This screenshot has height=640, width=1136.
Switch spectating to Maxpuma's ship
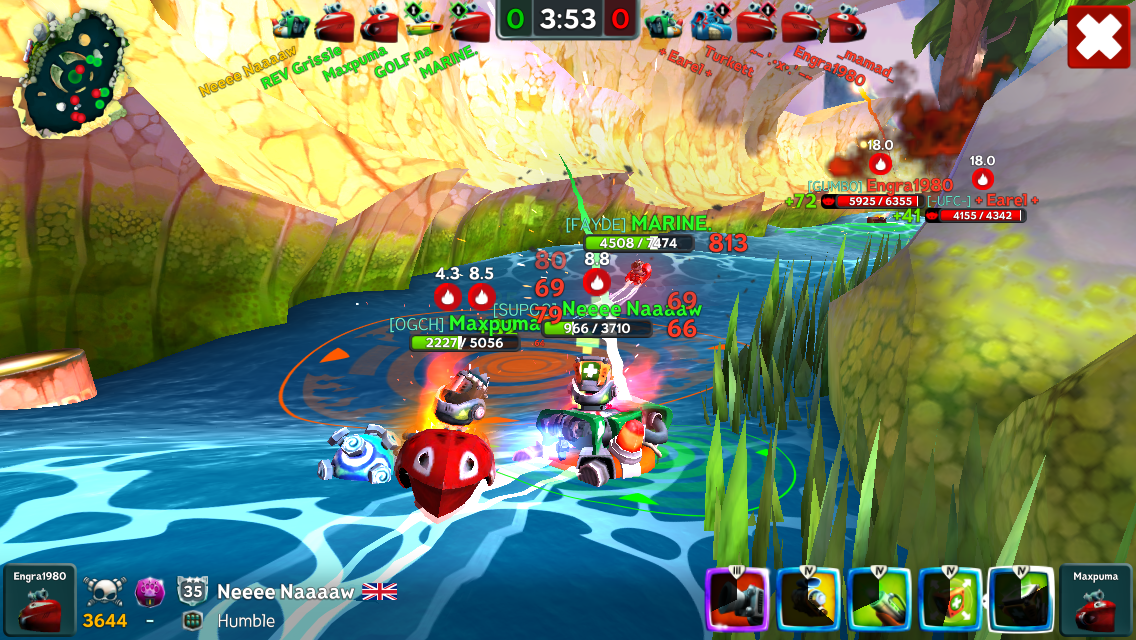tap(1096, 600)
